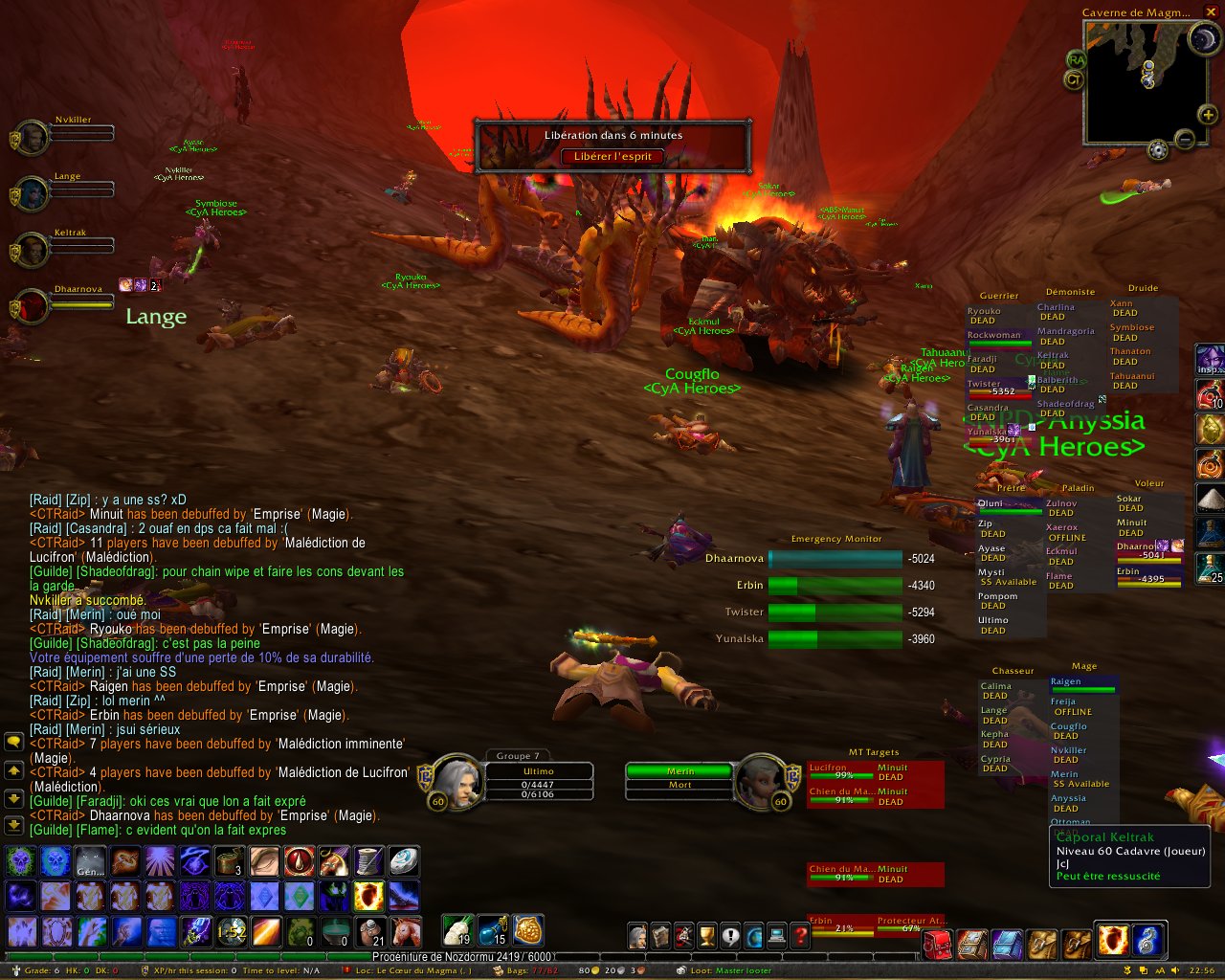Zoom out the minimap with the minus button
This screenshot has width=1225, height=980.
coord(1185,140)
